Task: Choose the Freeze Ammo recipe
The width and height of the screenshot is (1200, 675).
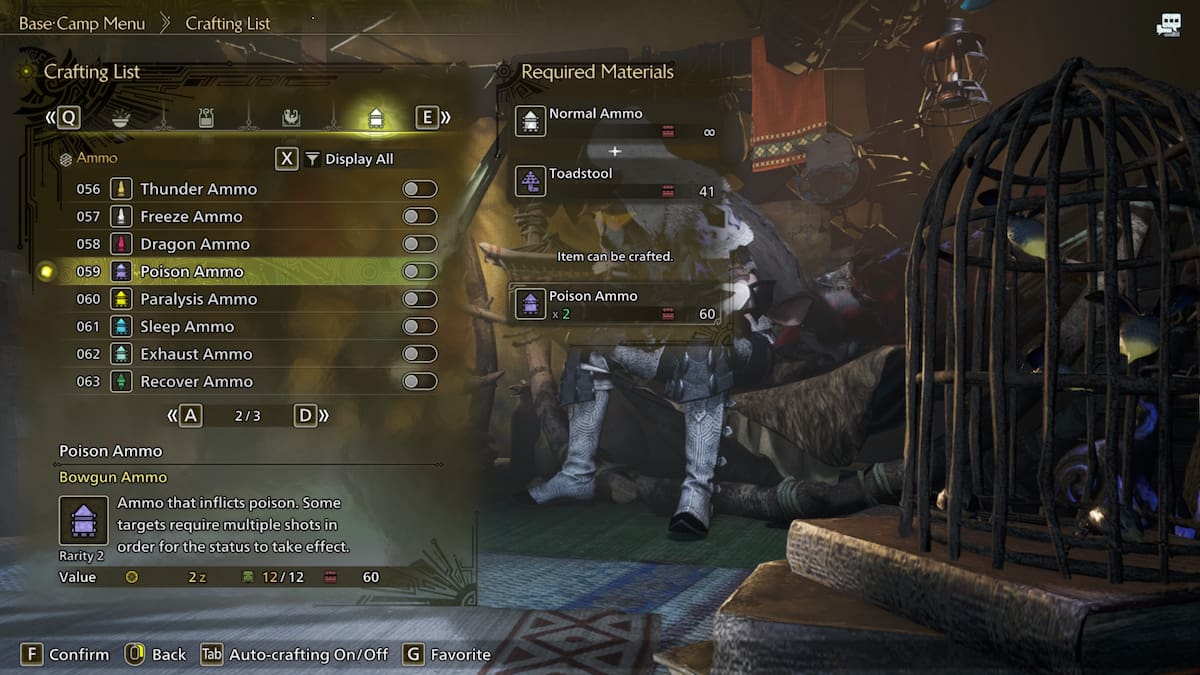Action: coord(191,216)
